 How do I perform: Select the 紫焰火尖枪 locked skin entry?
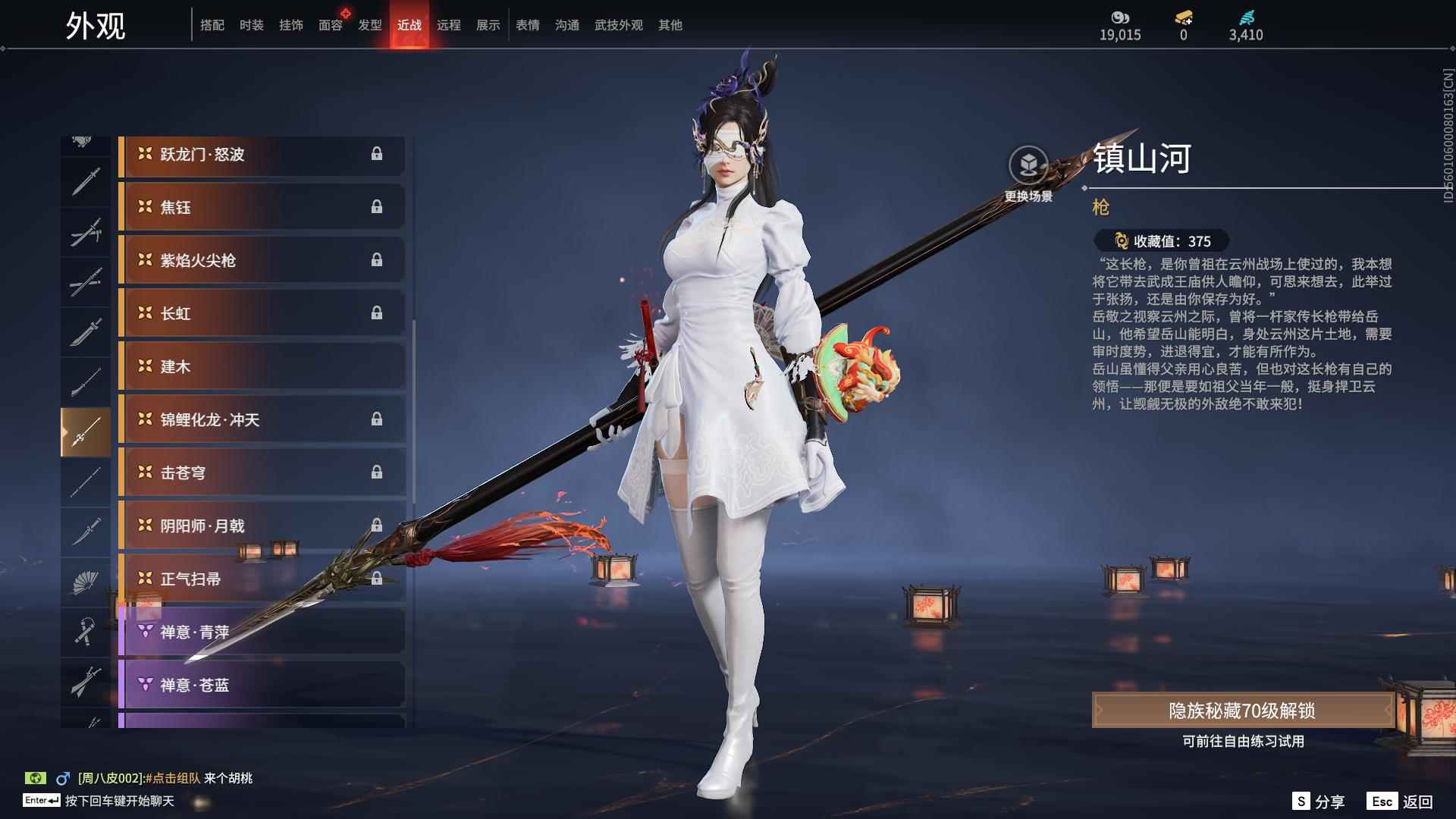coord(262,260)
